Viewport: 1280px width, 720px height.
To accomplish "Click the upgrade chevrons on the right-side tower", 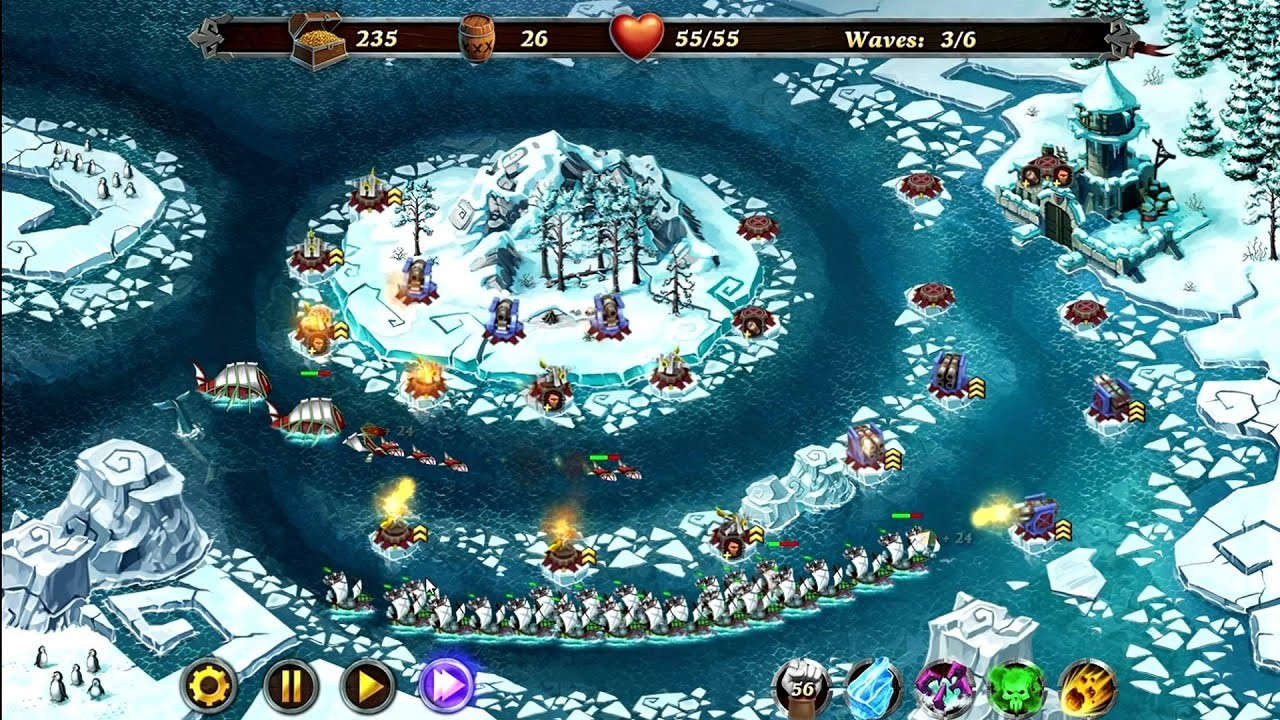I will pos(1139,412).
